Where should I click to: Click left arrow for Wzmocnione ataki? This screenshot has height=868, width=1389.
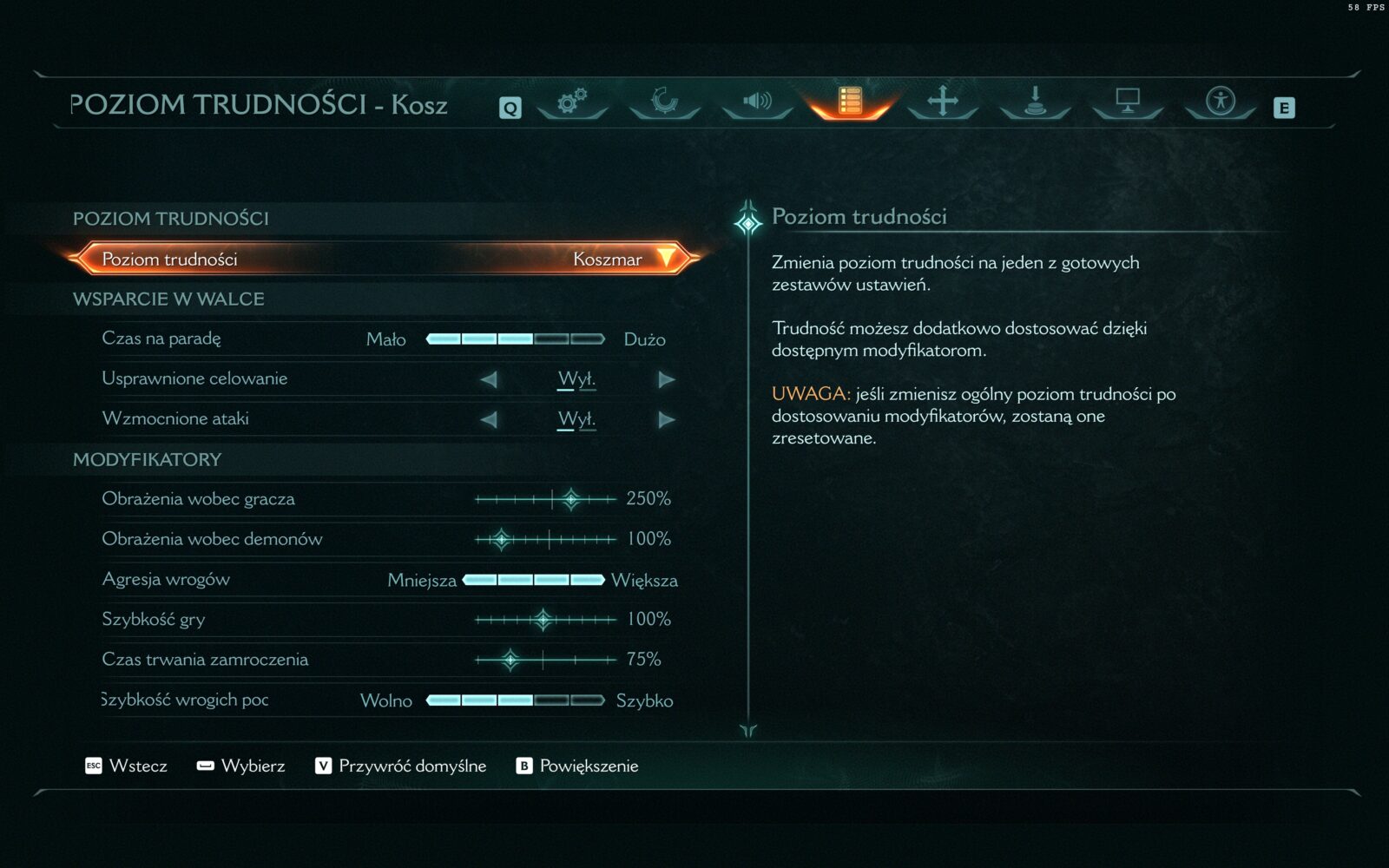[489, 419]
